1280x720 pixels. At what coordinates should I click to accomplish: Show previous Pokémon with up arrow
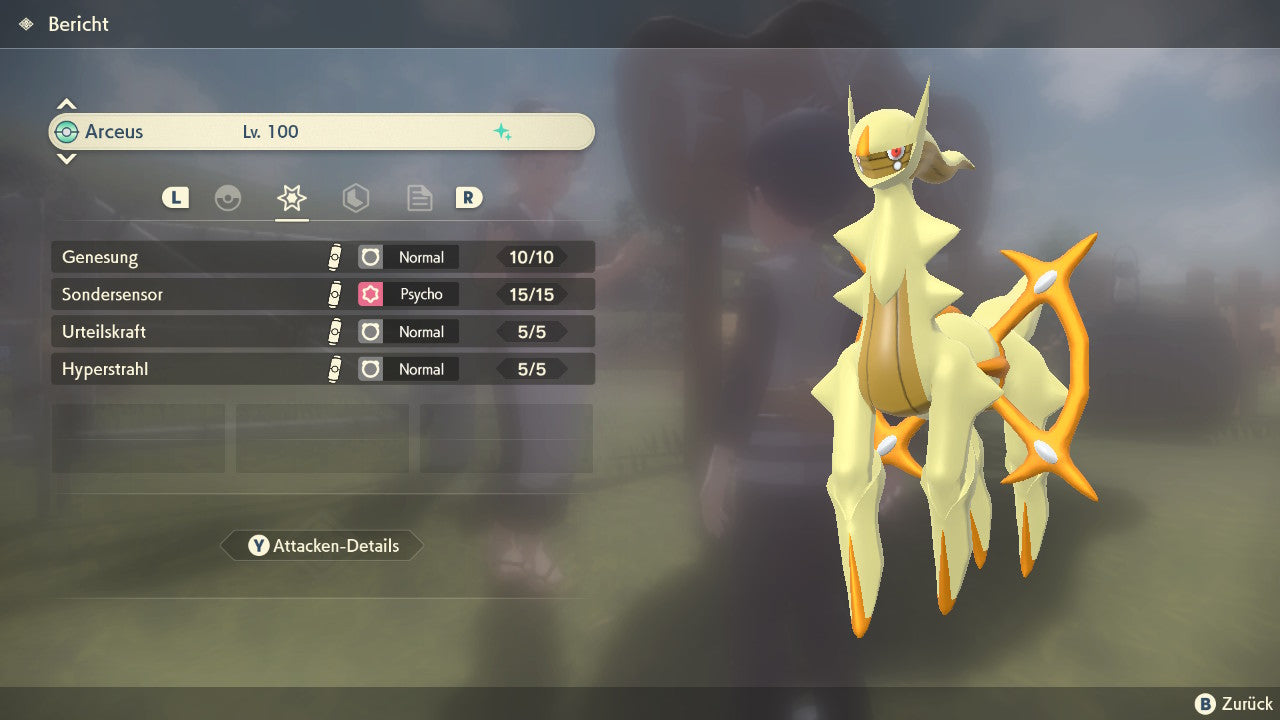[66, 104]
